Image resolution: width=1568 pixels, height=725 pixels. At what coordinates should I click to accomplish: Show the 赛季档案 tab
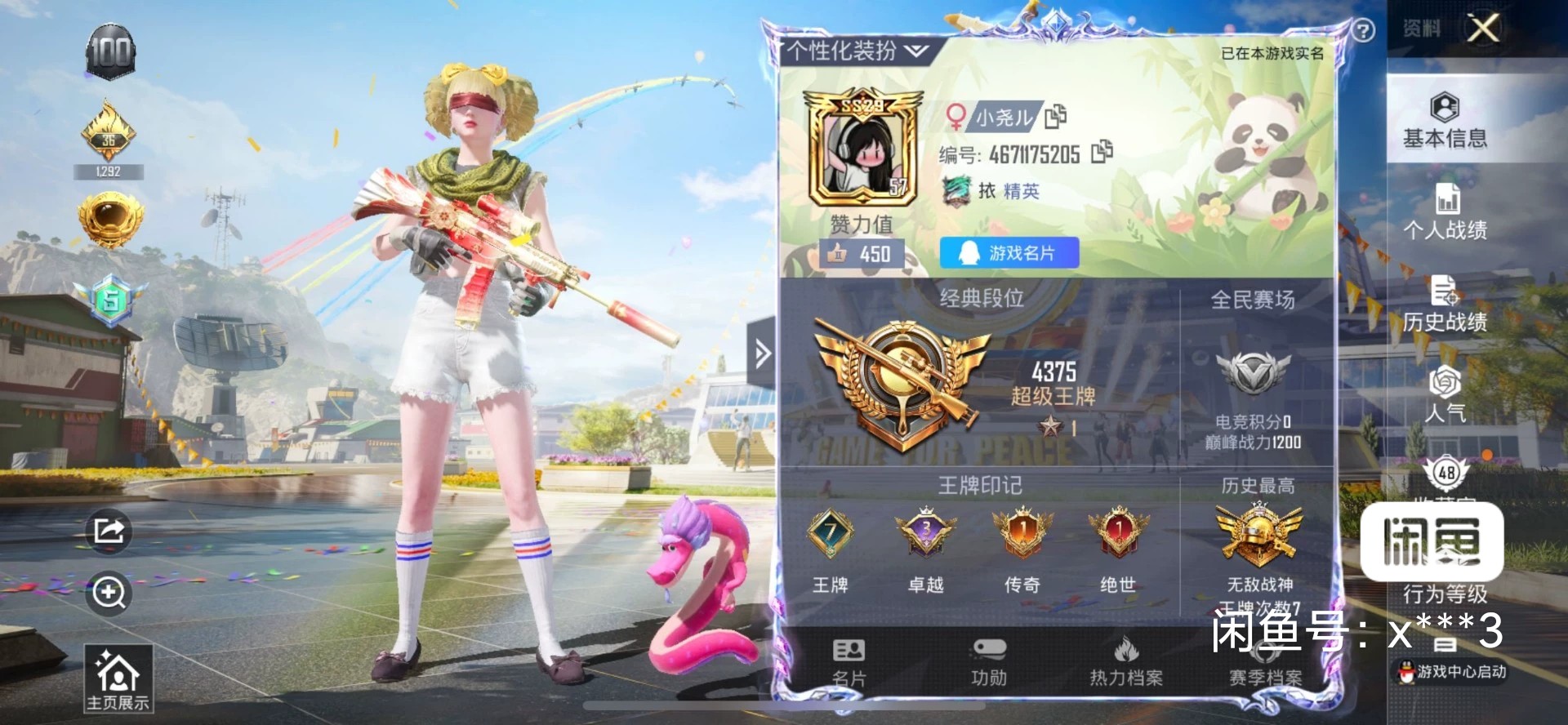pyautogui.click(x=1265, y=665)
